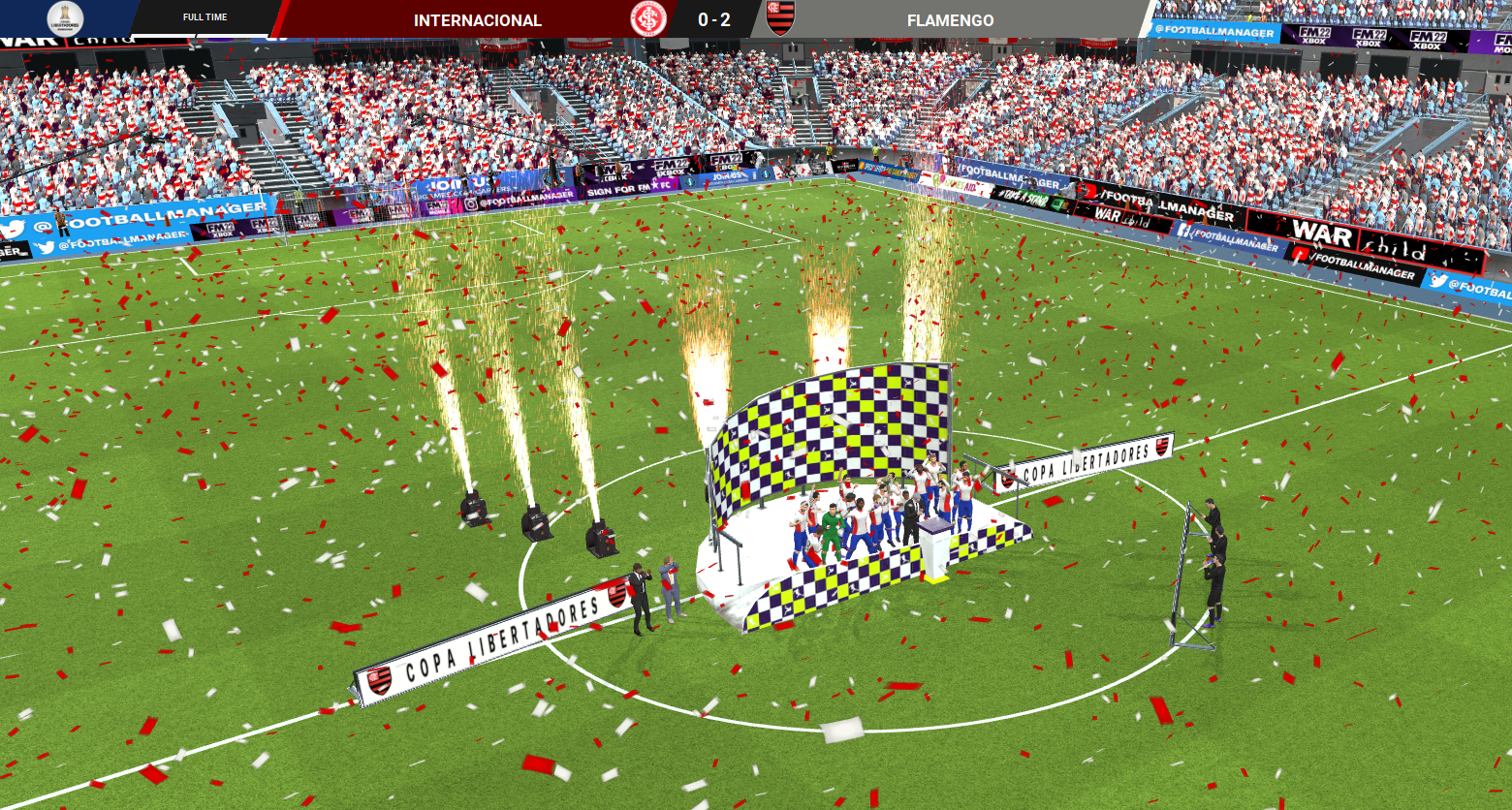Select the Internacional team name
Viewport: 1512px width, 810px height.
[477, 20]
